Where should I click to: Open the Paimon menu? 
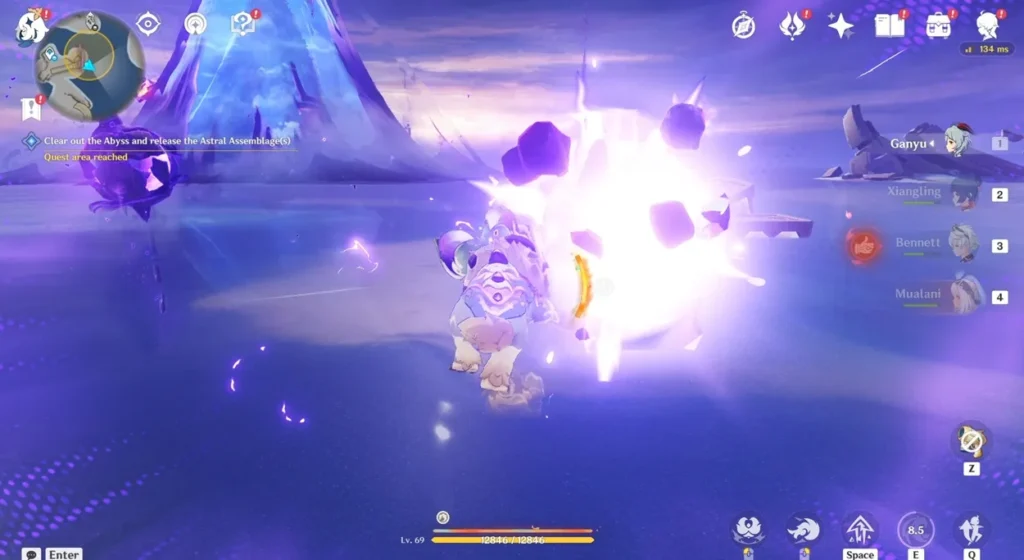click(x=27, y=25)
